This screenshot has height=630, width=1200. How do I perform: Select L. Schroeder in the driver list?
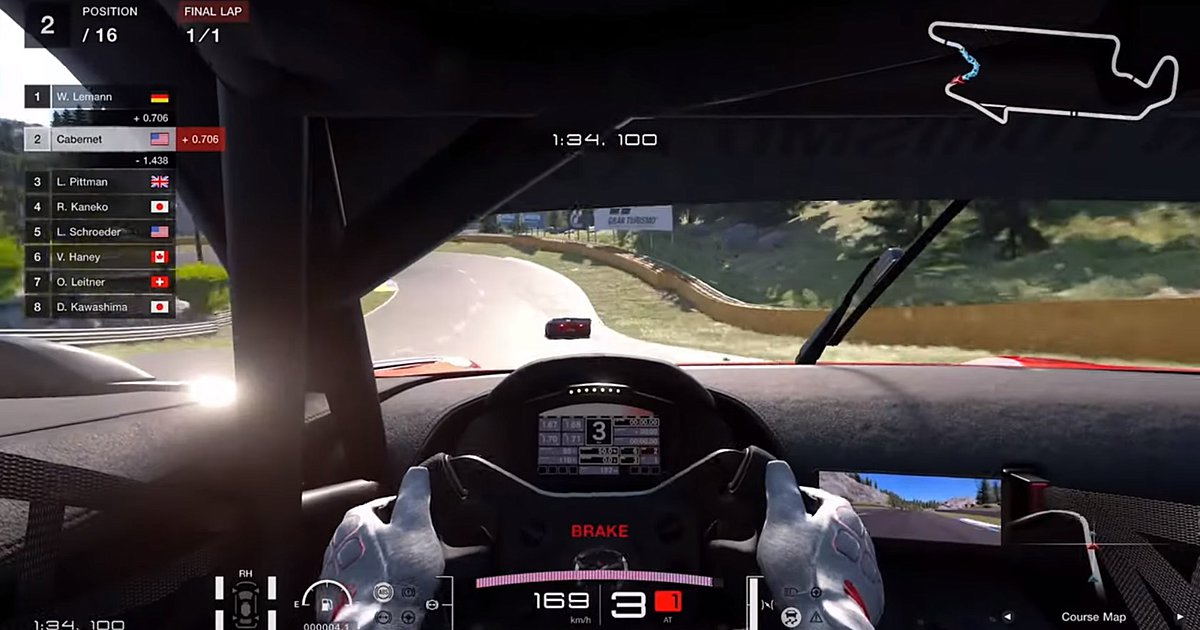coord(98,232)
